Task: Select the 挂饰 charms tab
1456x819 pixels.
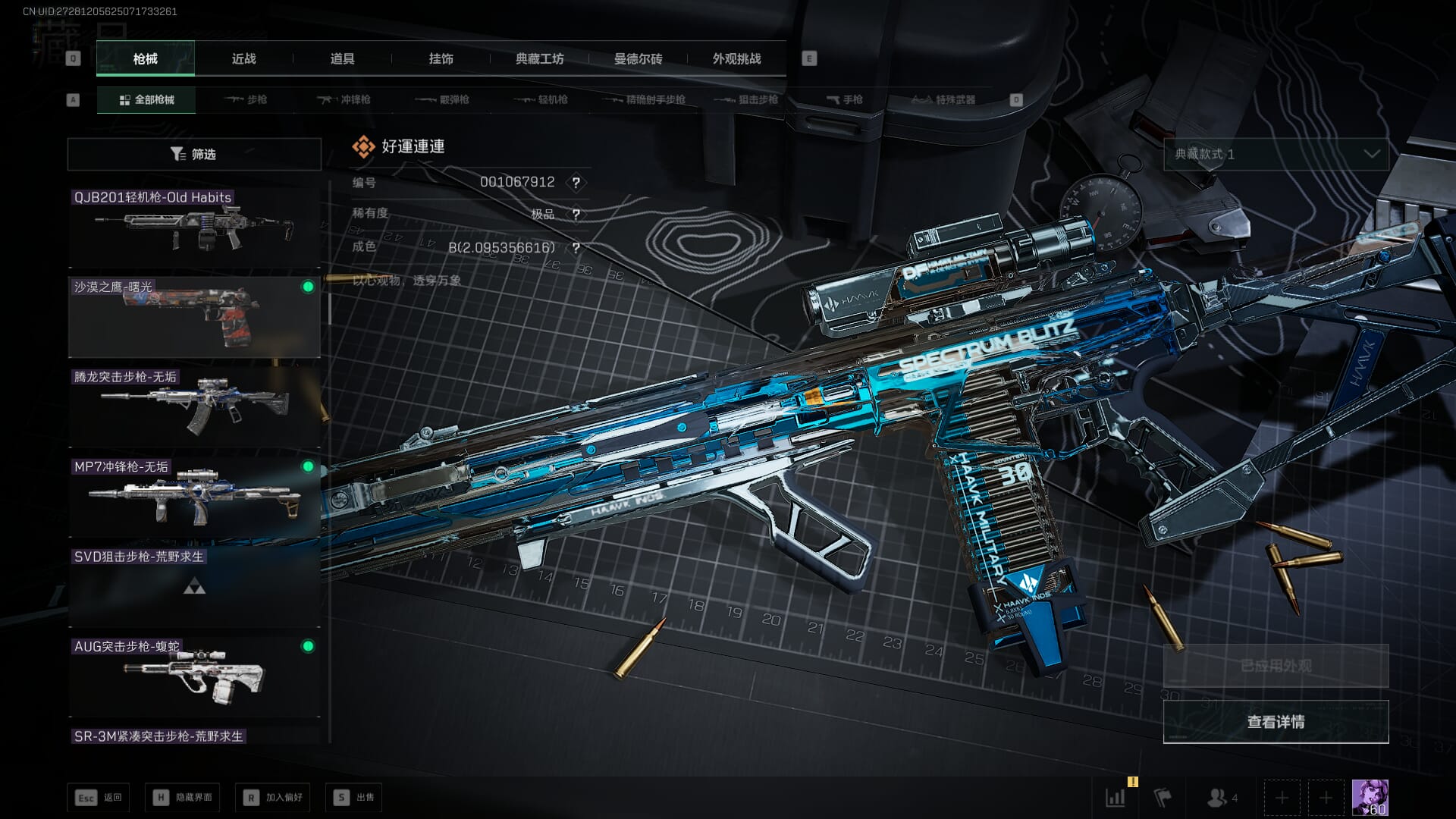Action: [441, 58]
